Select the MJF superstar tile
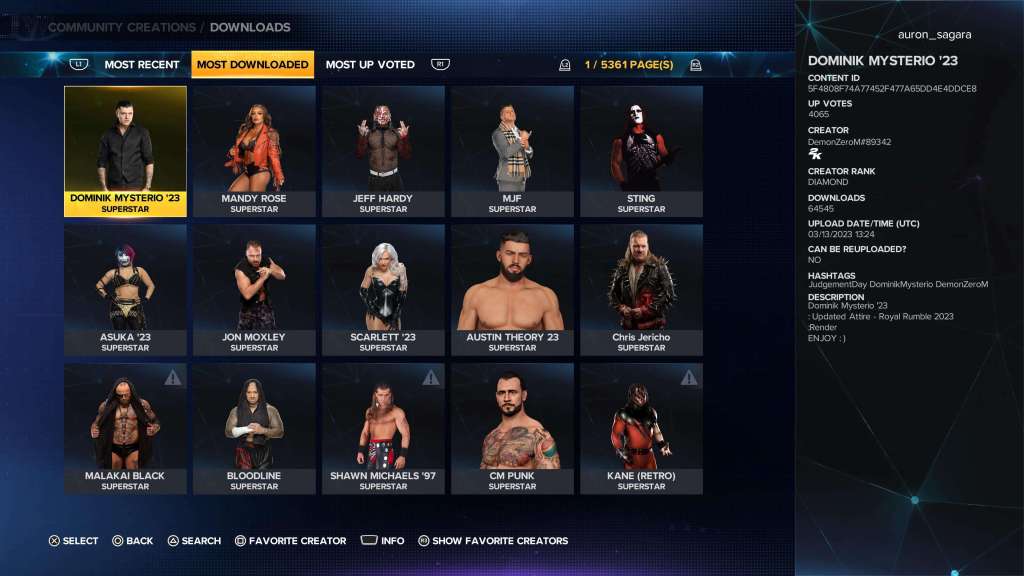The image size is (1024, 576). 512,150
